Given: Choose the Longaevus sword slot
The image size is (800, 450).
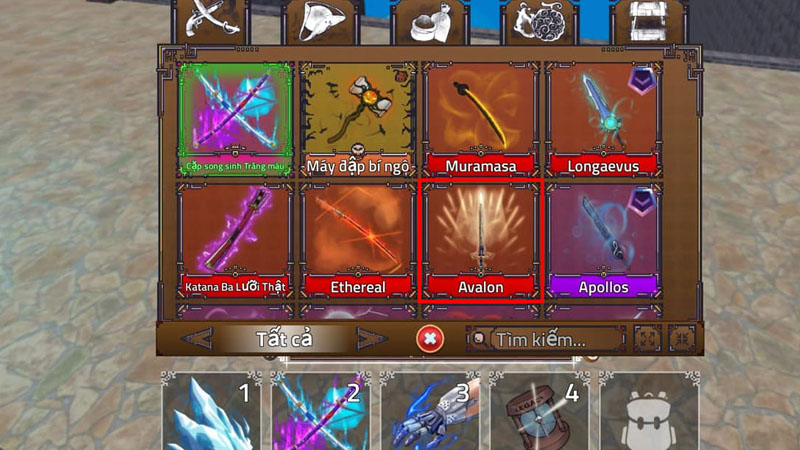Looking at the screenshot, I should (603, 119).
